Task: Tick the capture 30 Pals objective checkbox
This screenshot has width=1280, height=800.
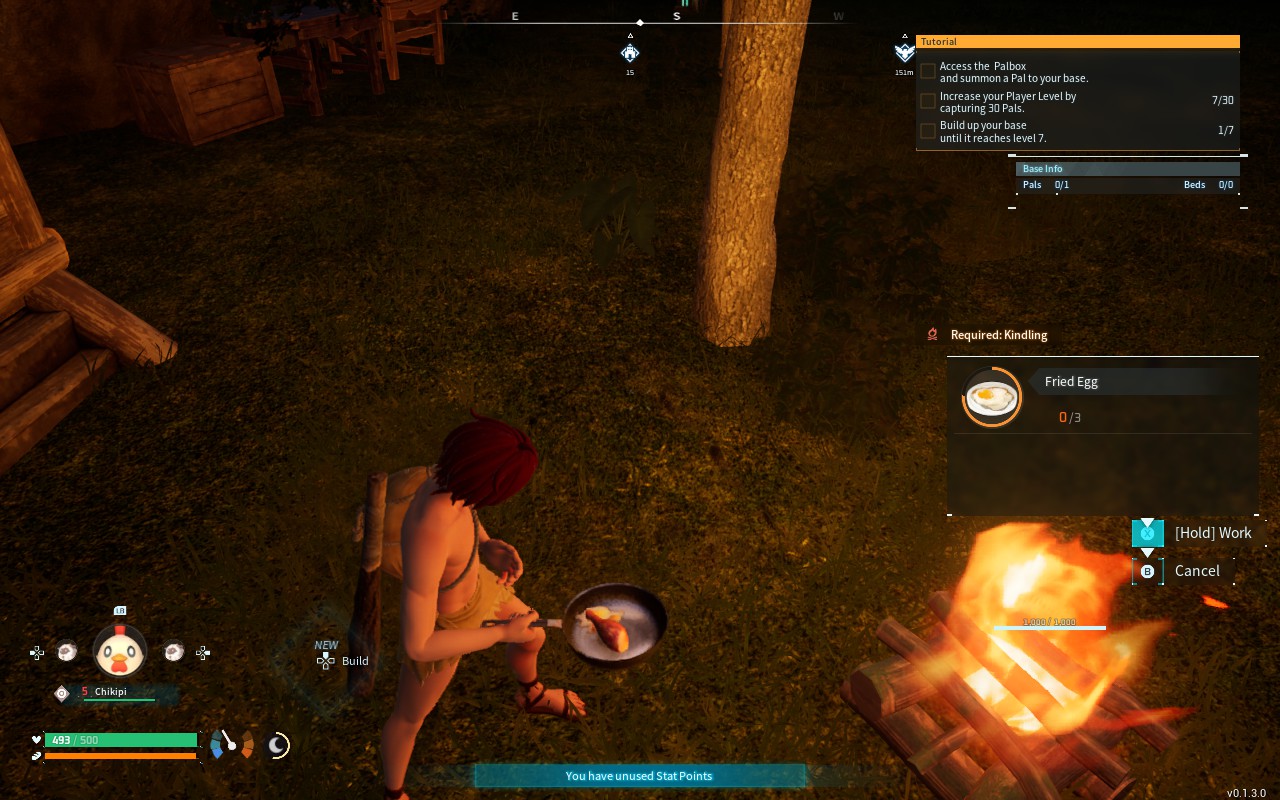Action: click(928, 102)
